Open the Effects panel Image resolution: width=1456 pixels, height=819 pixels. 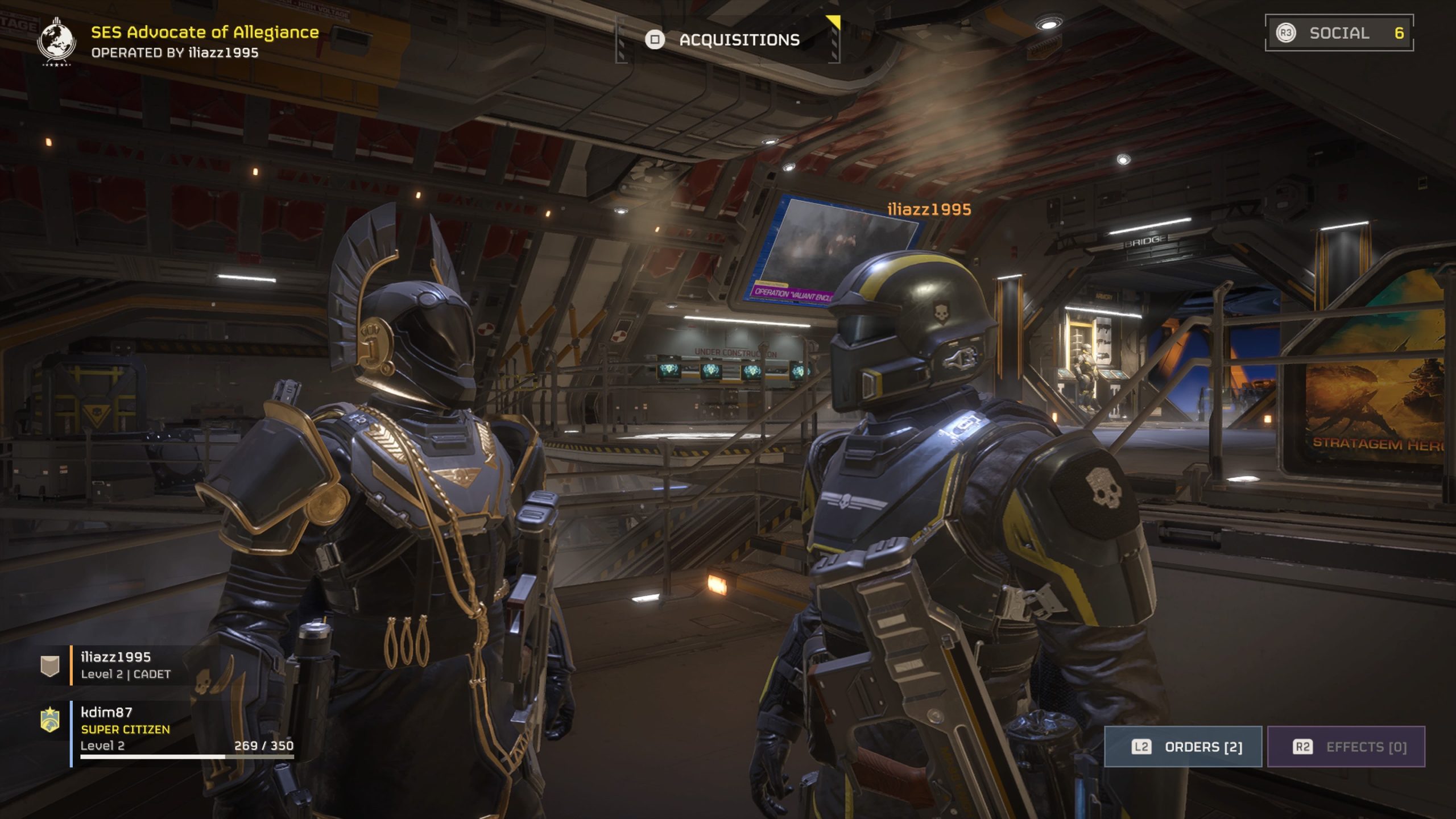pyautogui.click(x=1346, y=747)
